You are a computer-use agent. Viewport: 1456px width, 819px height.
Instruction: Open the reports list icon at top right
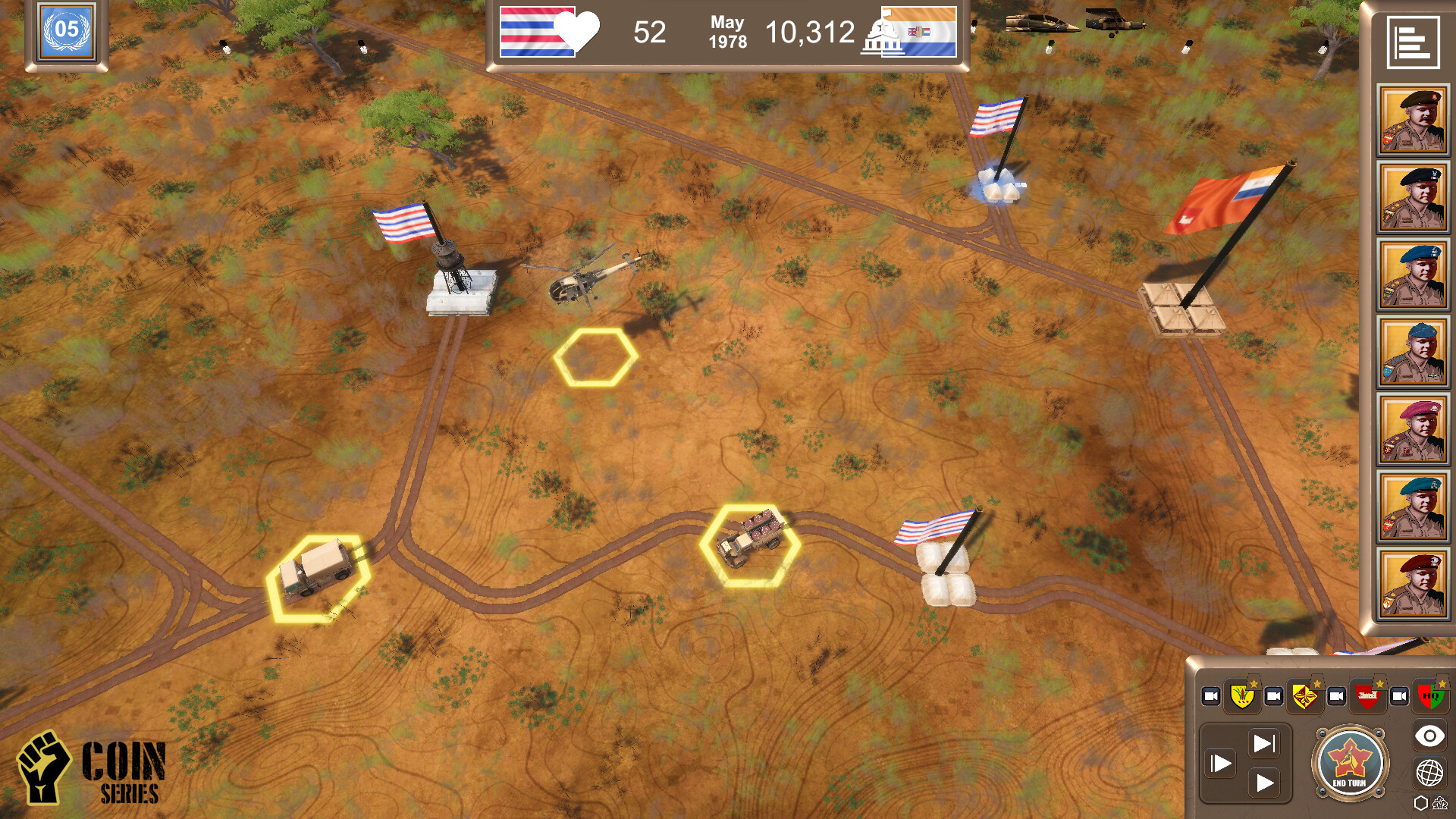[x=1414, y=44]
